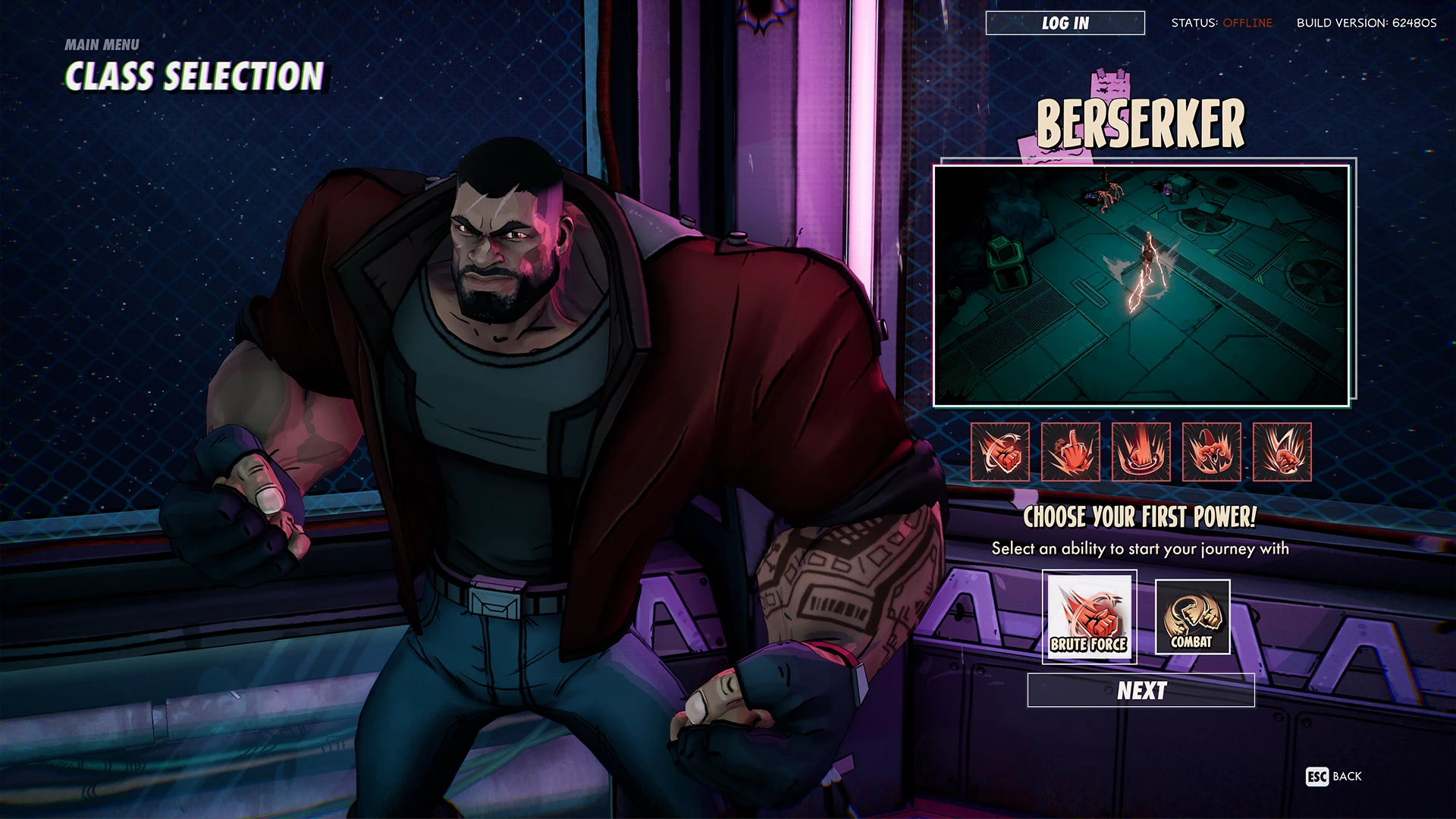
Task: Click the NEXT button to confirm
Action: [x=1142, y=691]
